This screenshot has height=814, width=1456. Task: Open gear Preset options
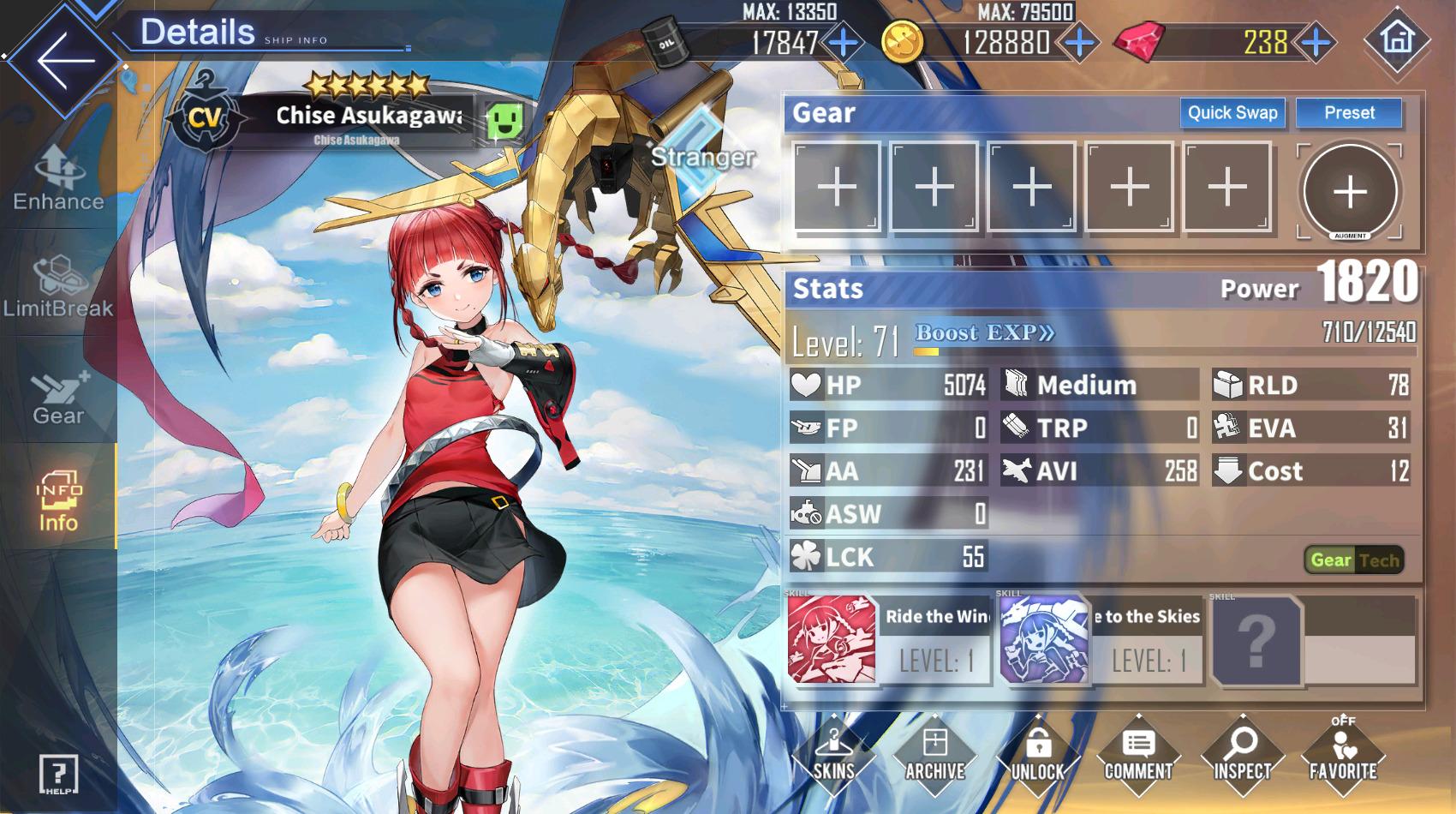pos(1349,113)
